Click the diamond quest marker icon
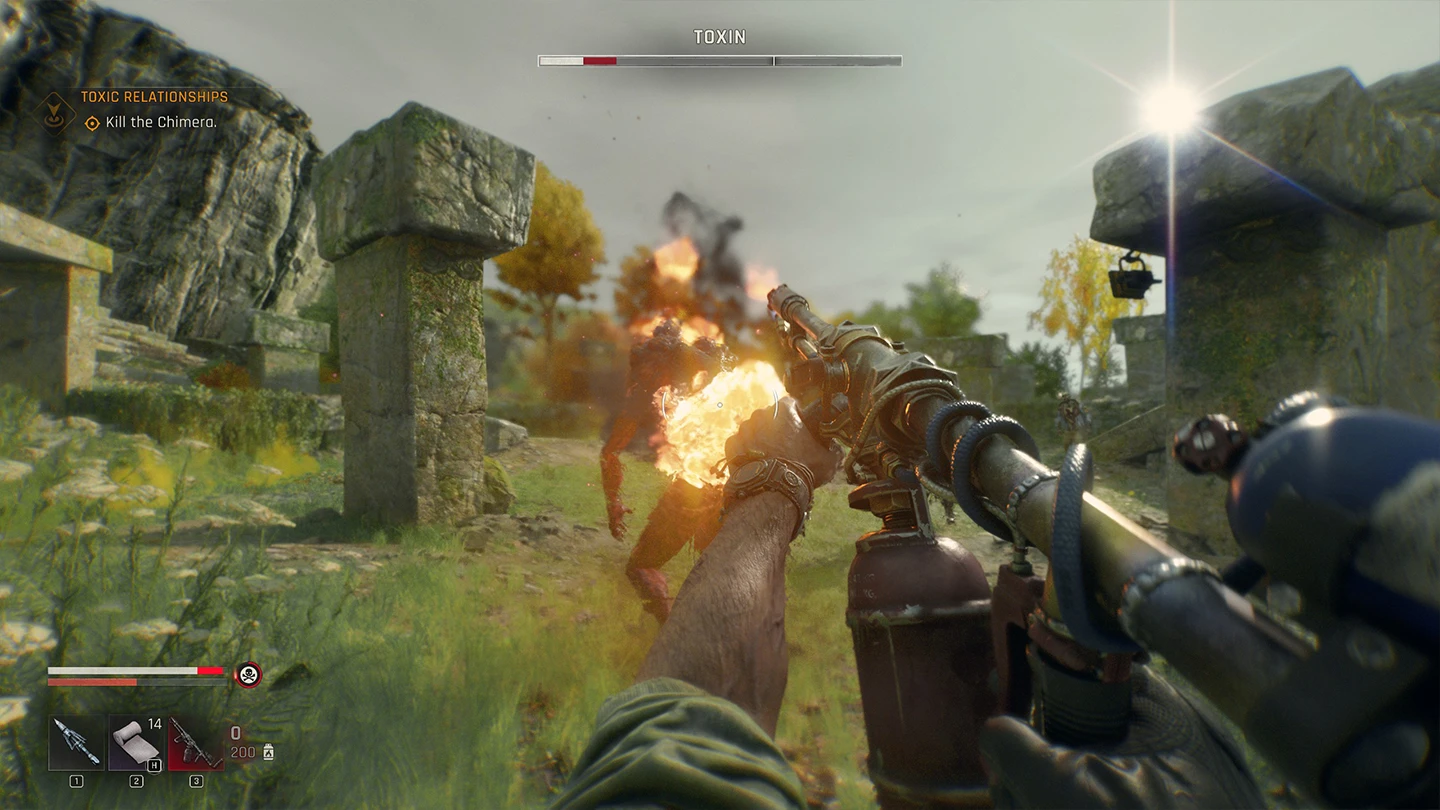 click(x=56, y=111)
